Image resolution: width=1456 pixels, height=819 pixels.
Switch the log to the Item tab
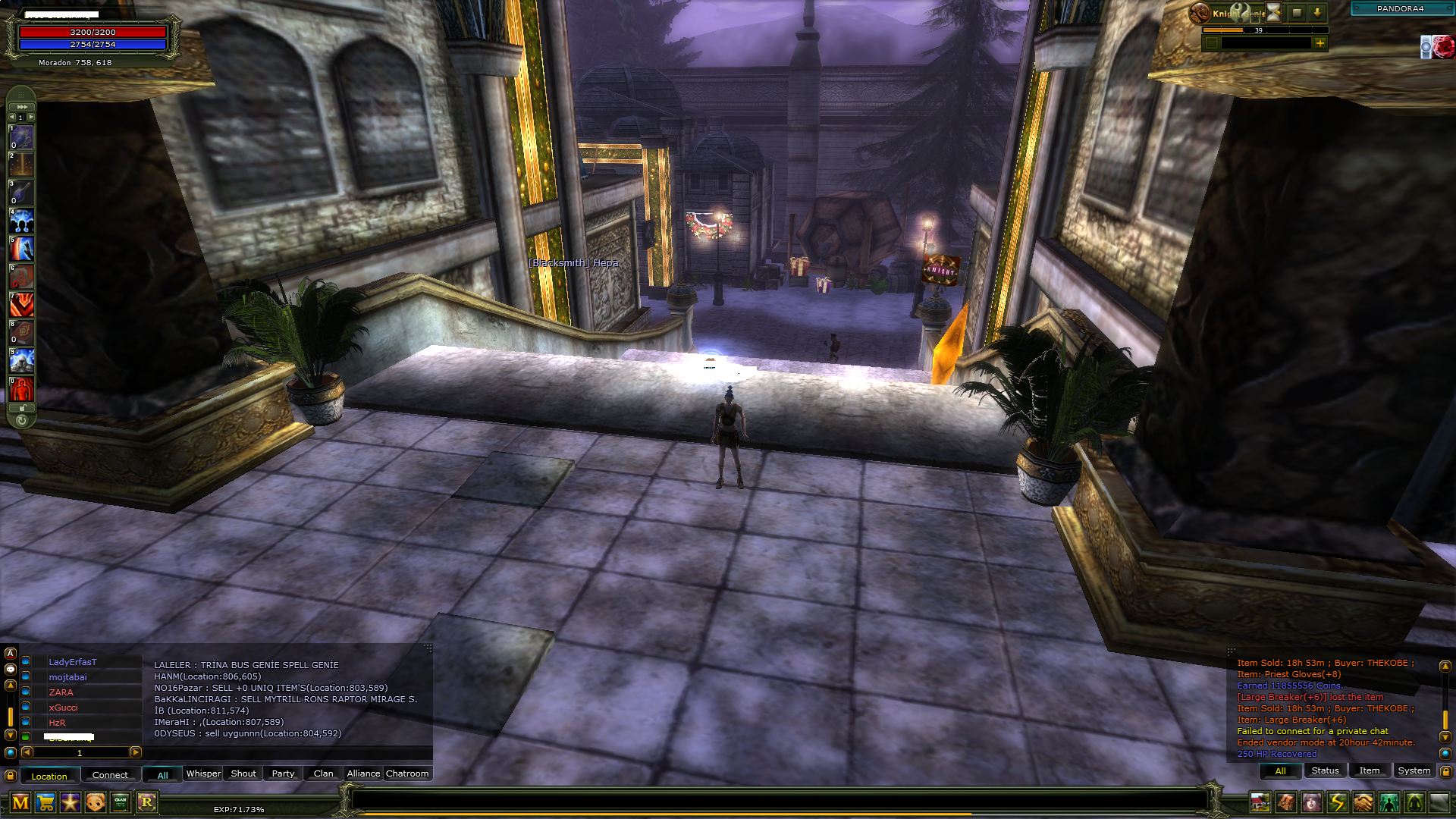[x=1369, y=770]
